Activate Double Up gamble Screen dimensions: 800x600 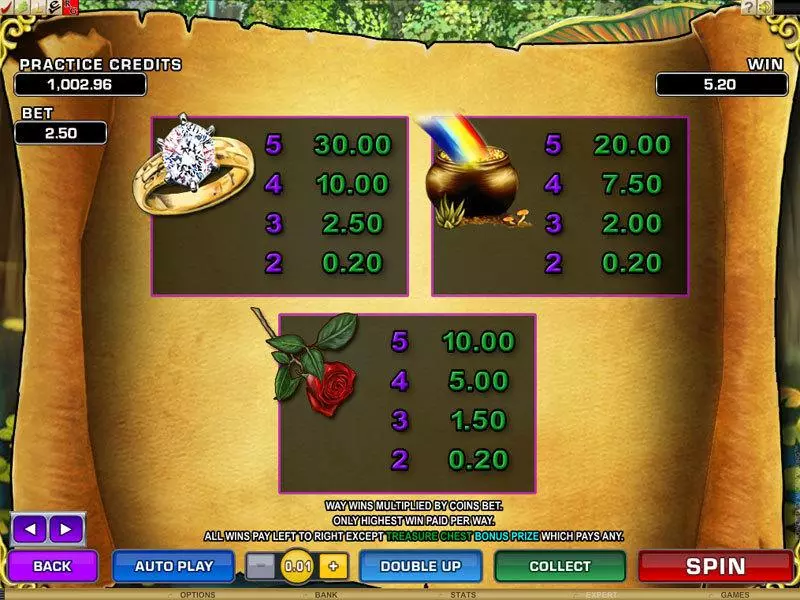coord(420,566)
